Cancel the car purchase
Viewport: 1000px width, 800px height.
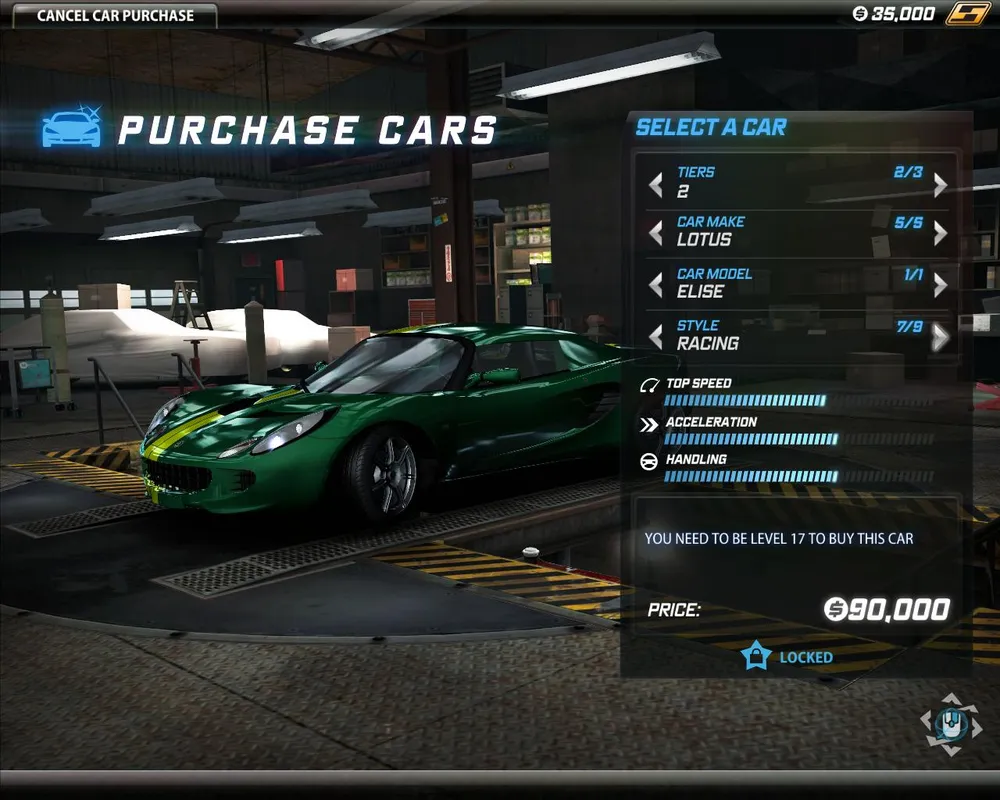coord(115,16)
